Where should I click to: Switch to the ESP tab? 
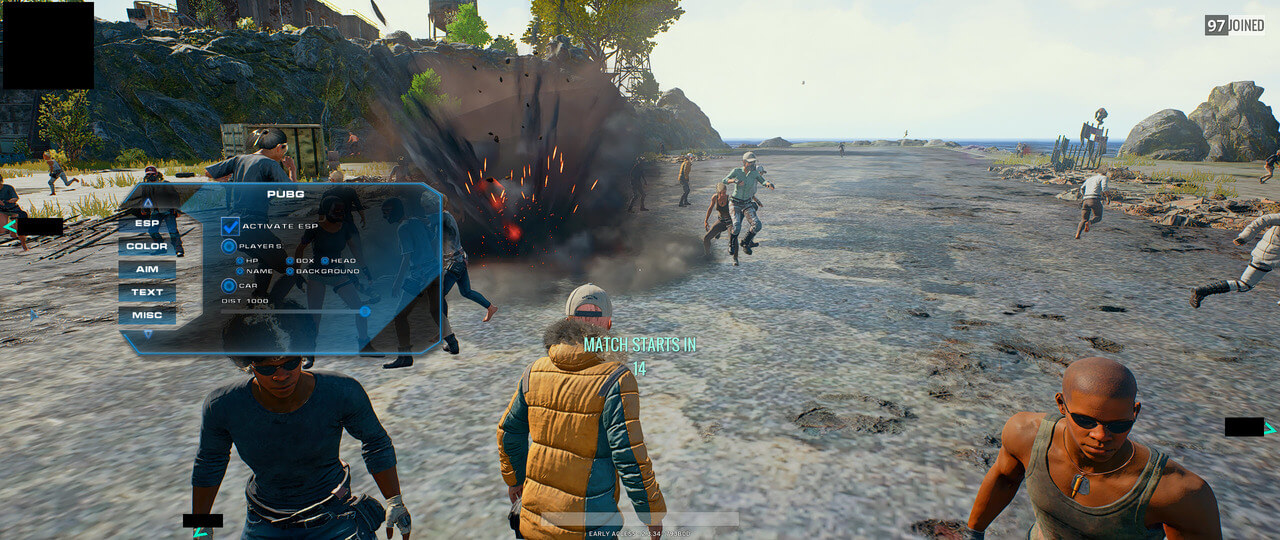click(147, 223)
